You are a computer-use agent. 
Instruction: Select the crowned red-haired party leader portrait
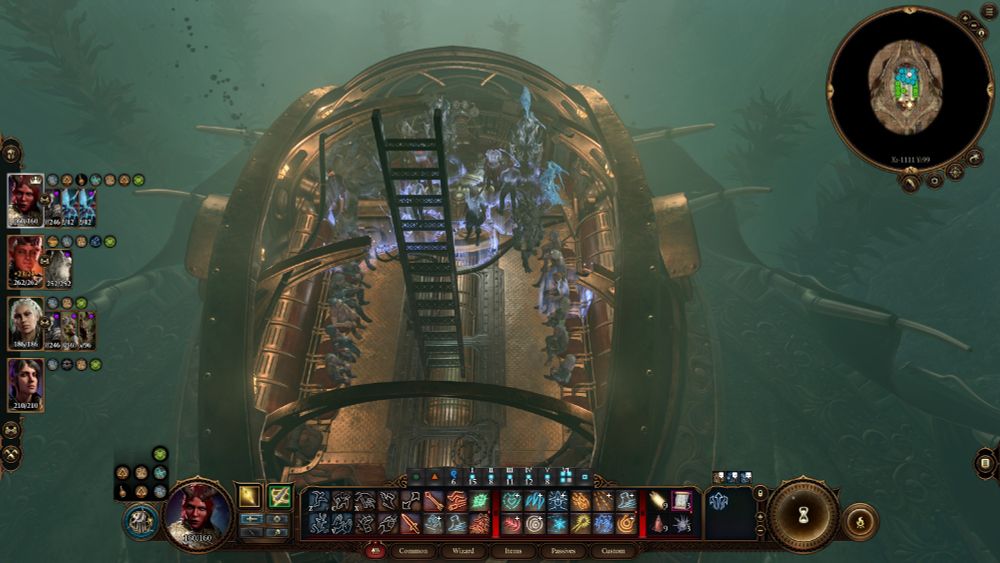pyautogui.click(x=24, y=200)
